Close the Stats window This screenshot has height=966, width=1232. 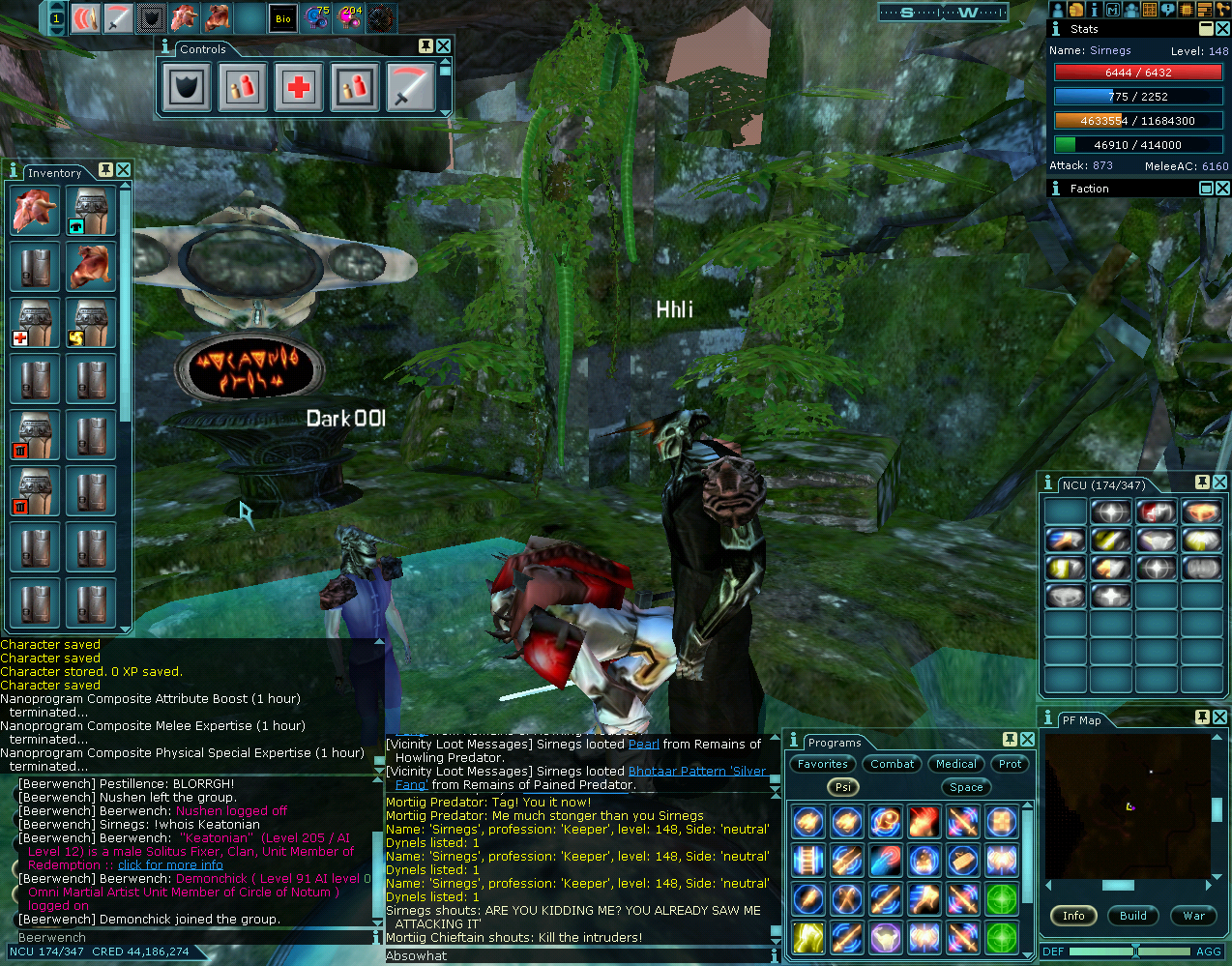[x=1222, y=29]
